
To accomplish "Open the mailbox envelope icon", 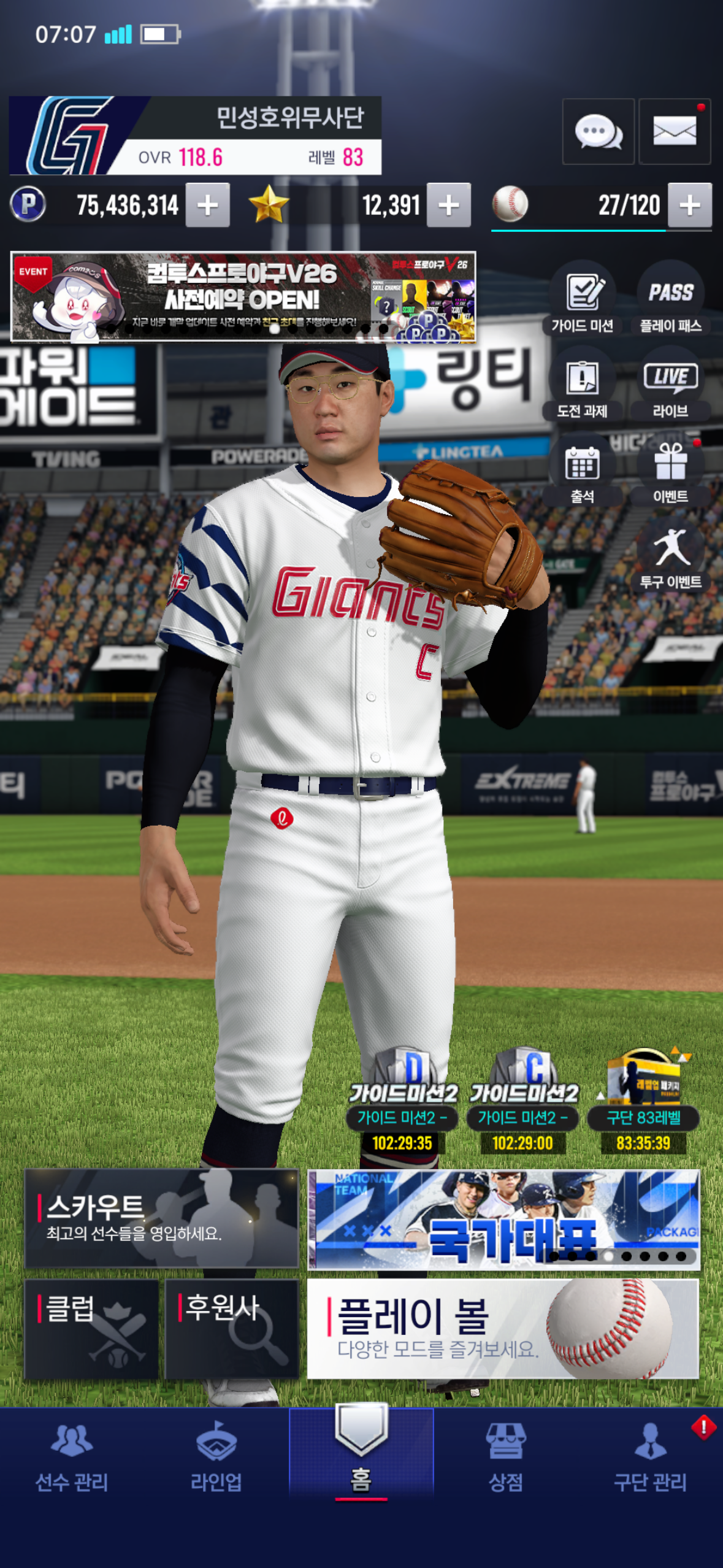I will 674,131.
